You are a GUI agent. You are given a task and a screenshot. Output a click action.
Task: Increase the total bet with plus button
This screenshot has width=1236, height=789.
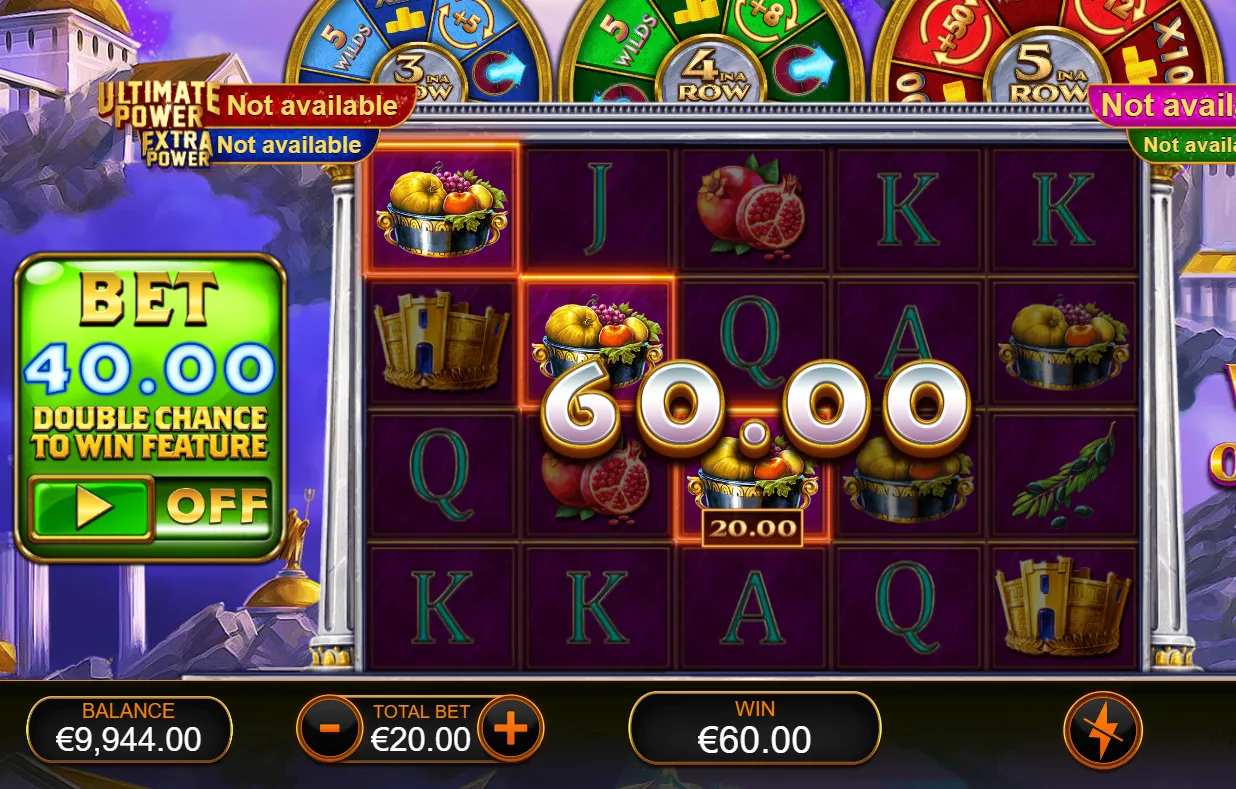[x=510, y=729]
